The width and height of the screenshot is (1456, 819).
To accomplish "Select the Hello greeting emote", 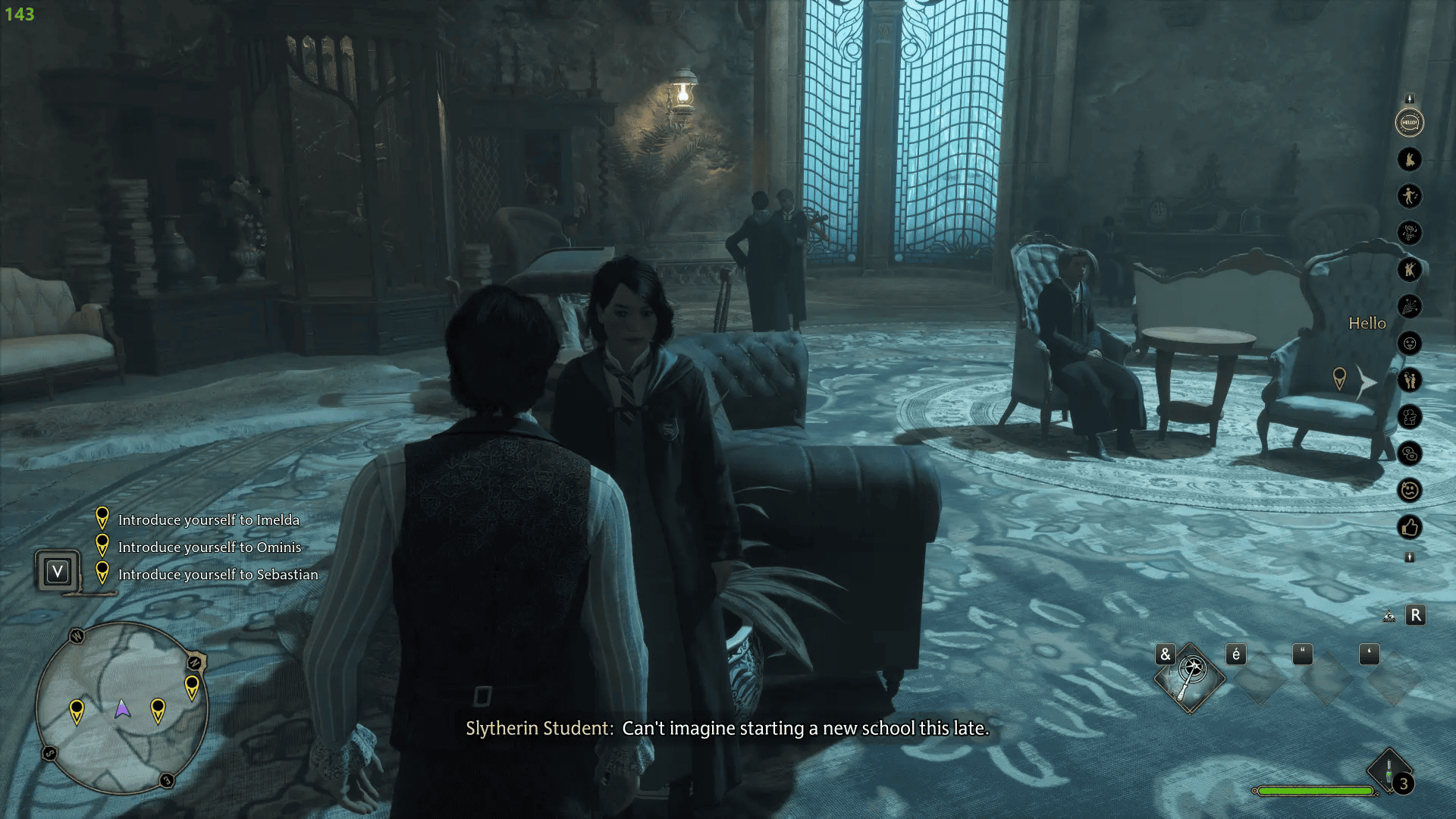I will [x=1409, y=121].
